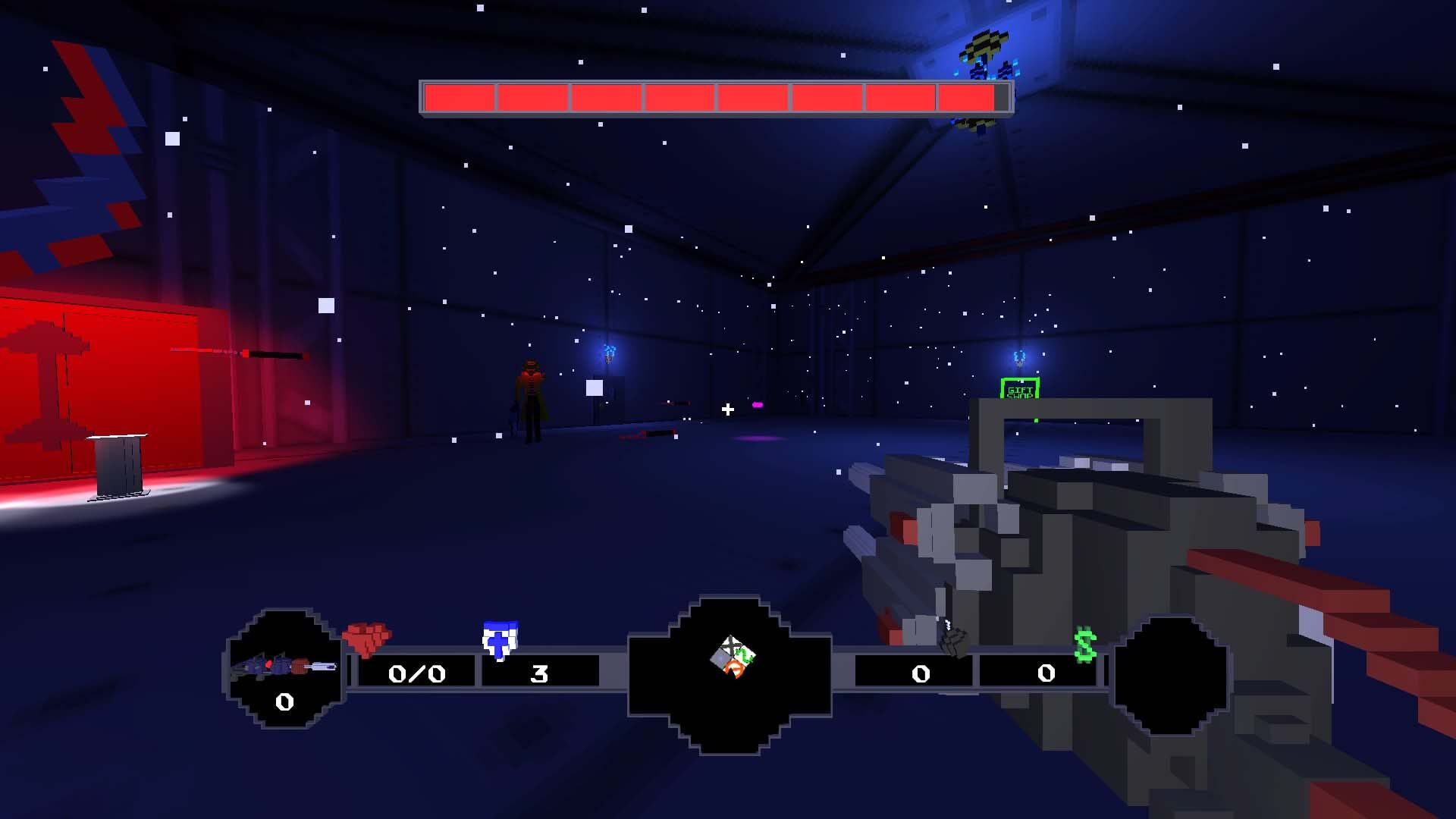Click the 0/0 ammo counter display
Image resolution: width=1456 pixels, height=819 pixels.
click(416, 674)
